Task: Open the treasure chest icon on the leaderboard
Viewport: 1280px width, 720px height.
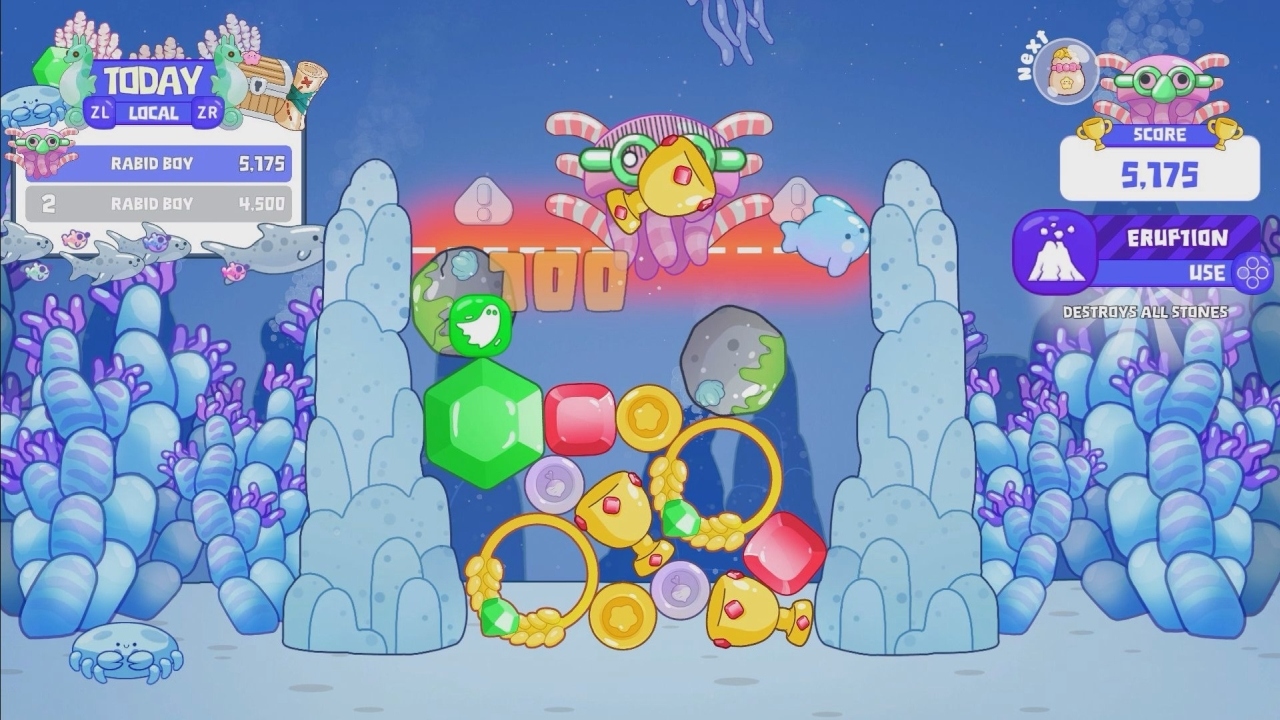Action: 262,85
